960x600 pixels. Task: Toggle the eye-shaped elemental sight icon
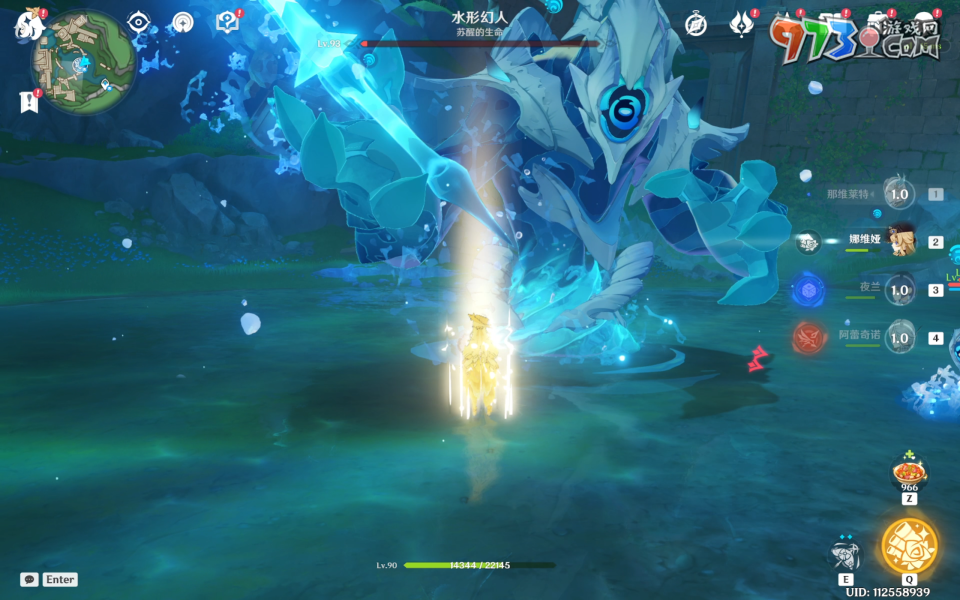point(138,23)
